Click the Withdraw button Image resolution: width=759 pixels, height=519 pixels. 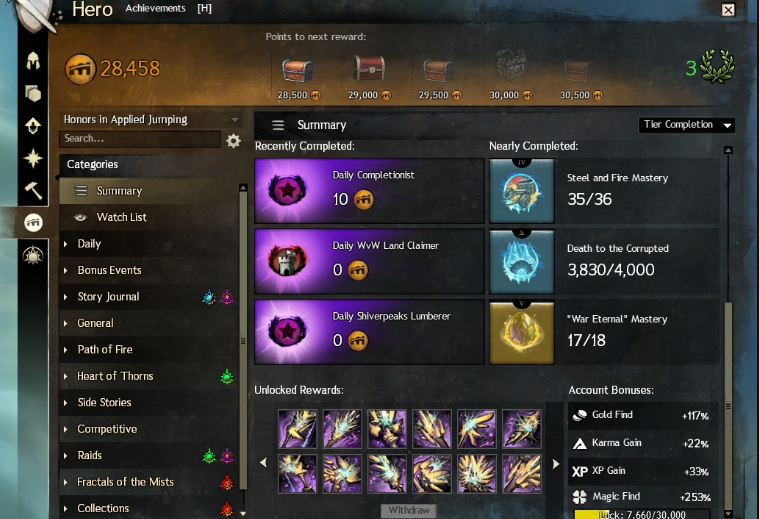pos(408,511)
